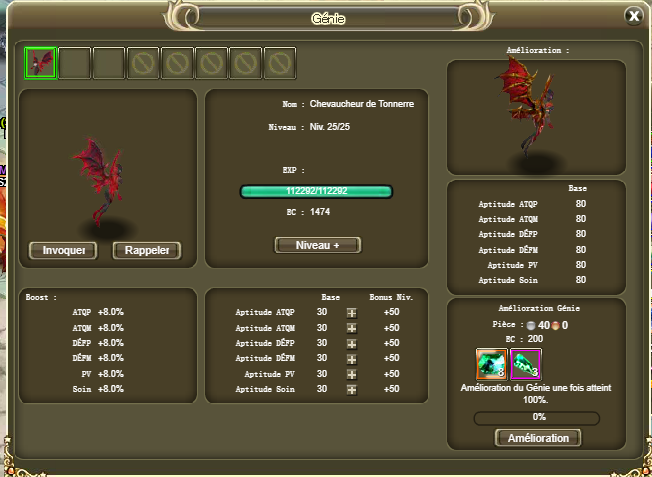
Task: Recall the genie with Rappeler
Action: [x=147, y=250]
